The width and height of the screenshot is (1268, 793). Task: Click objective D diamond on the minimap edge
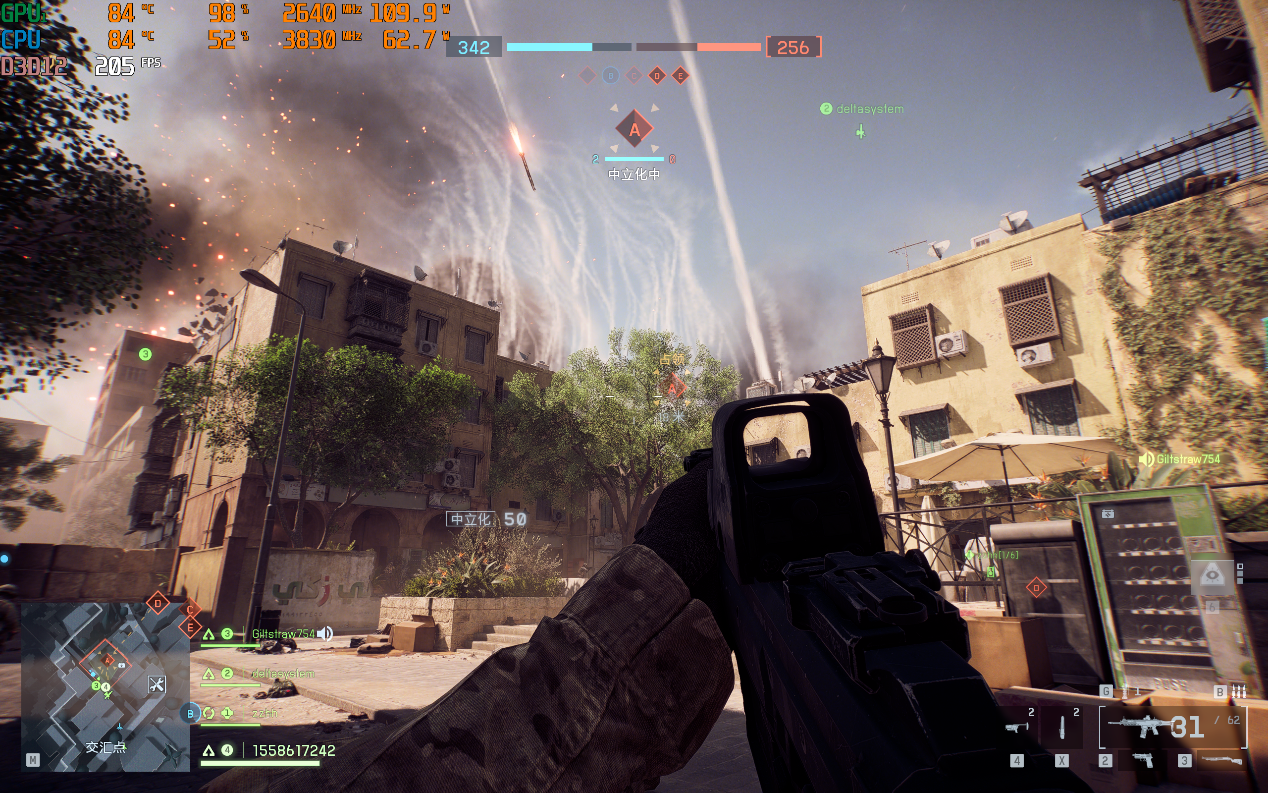click(x=157, y=602)
